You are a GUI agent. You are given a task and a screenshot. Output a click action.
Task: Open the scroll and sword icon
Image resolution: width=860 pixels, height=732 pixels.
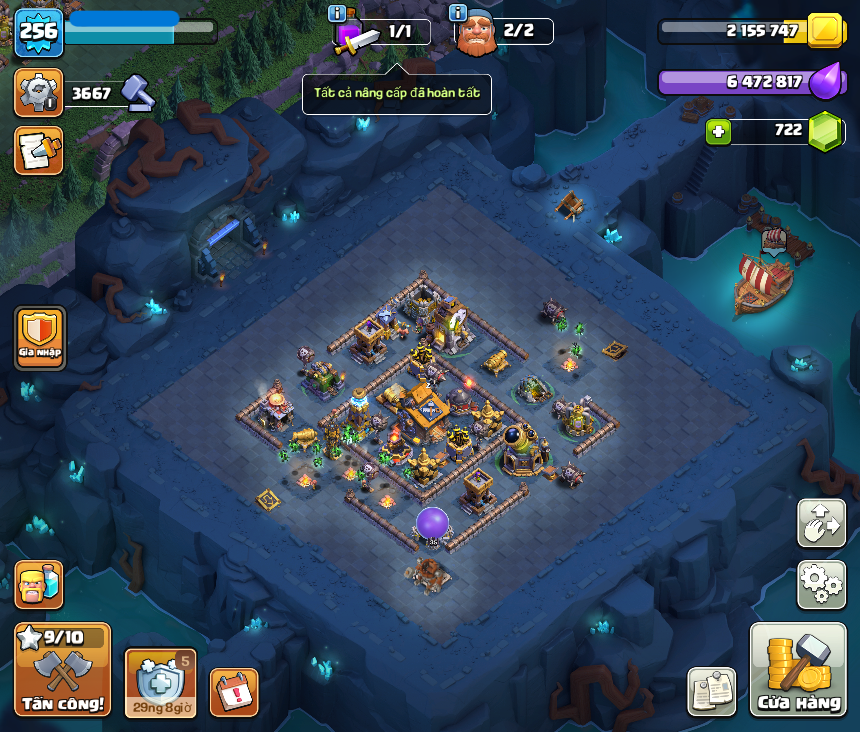point(39,150)
